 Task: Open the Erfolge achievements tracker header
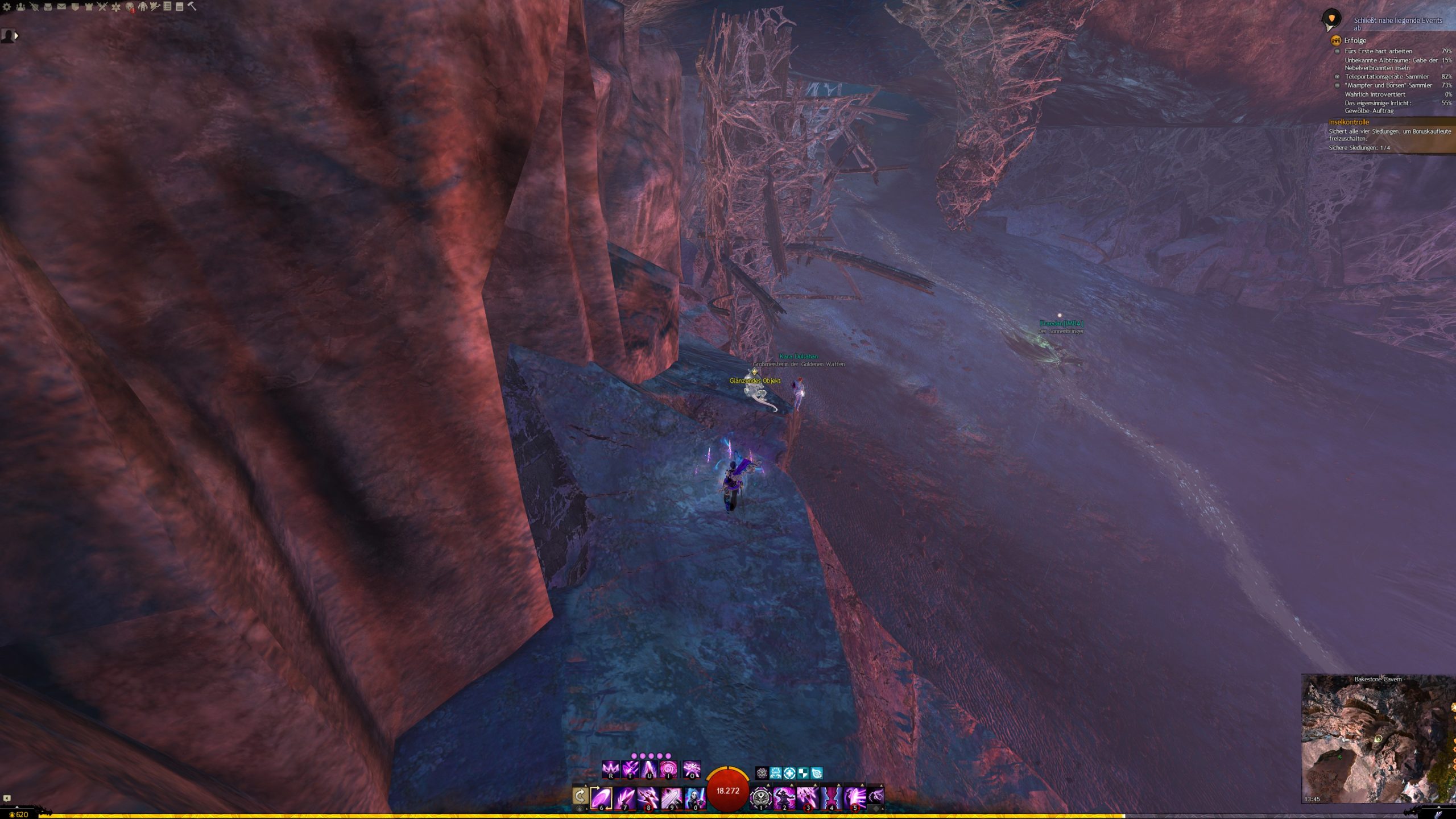click(1355, 40)
